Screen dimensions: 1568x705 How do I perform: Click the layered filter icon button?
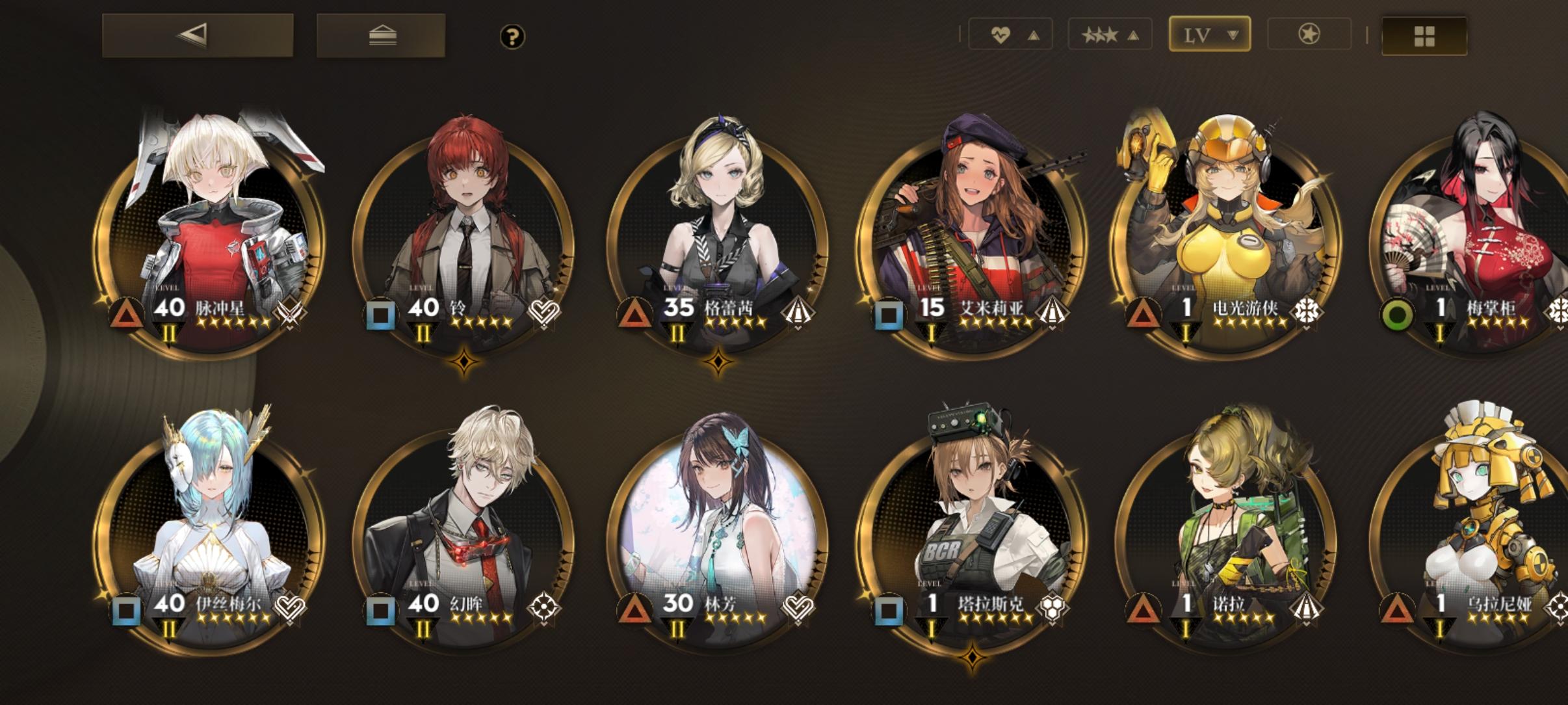pyautogui.click(x=382, y=34)
